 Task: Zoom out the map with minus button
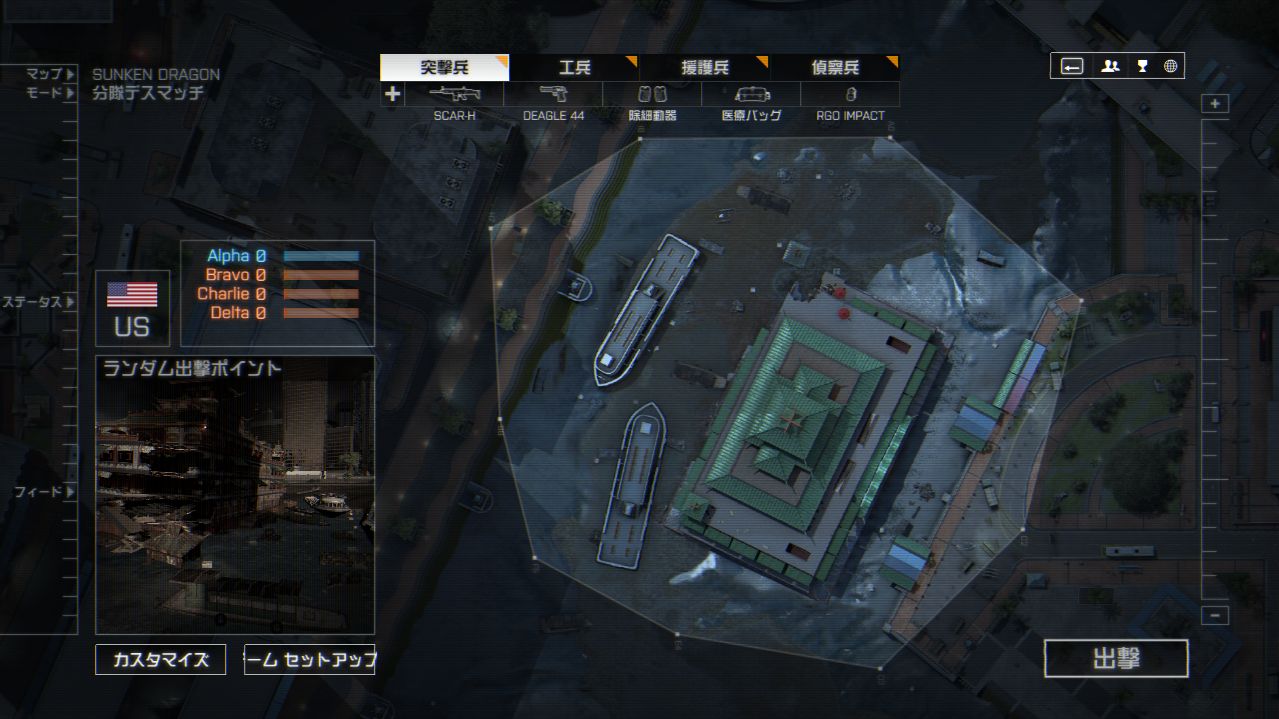tap(1215, 616)
